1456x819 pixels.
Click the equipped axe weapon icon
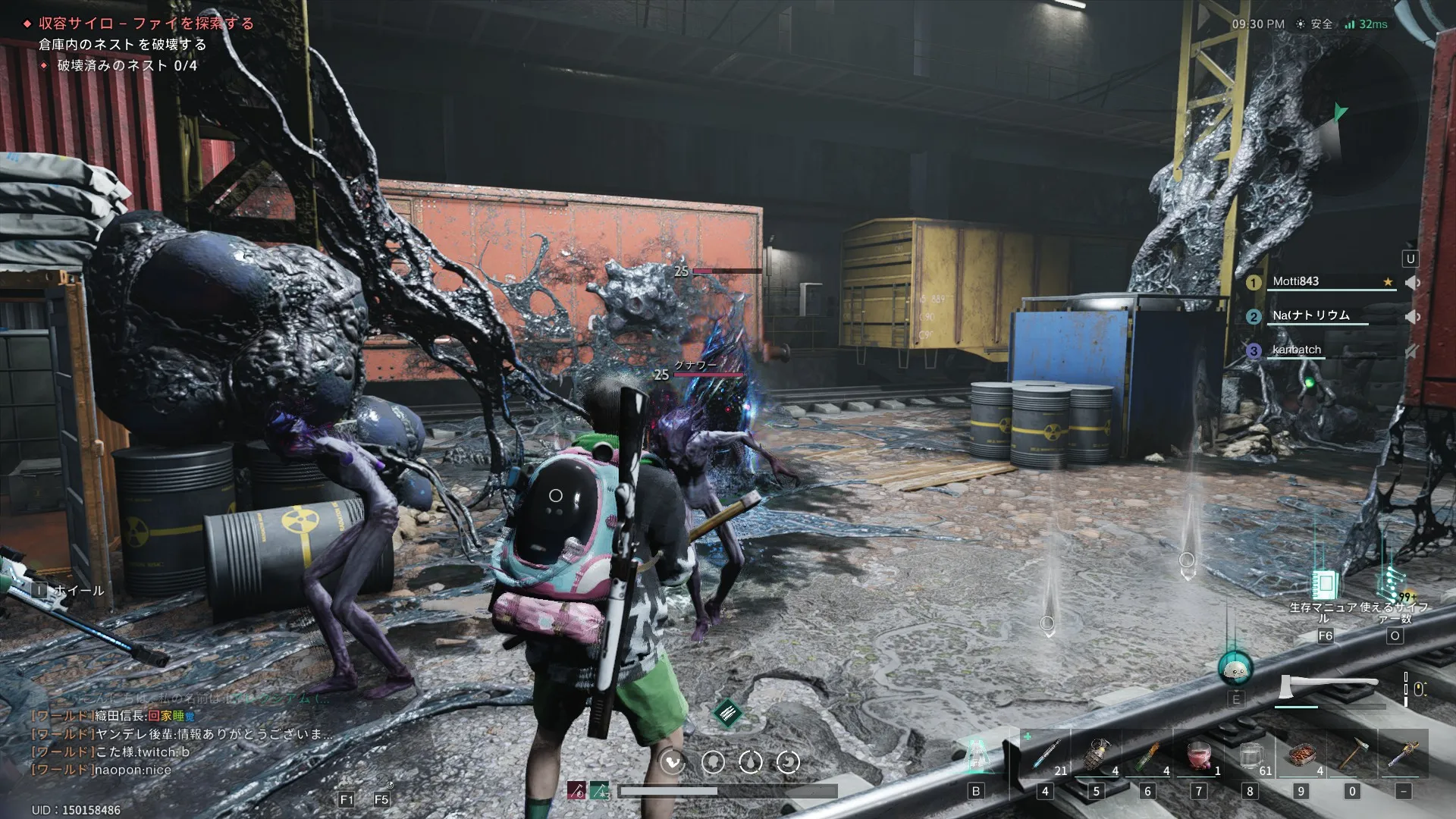pyautogui.click(x=1327, y=687)
